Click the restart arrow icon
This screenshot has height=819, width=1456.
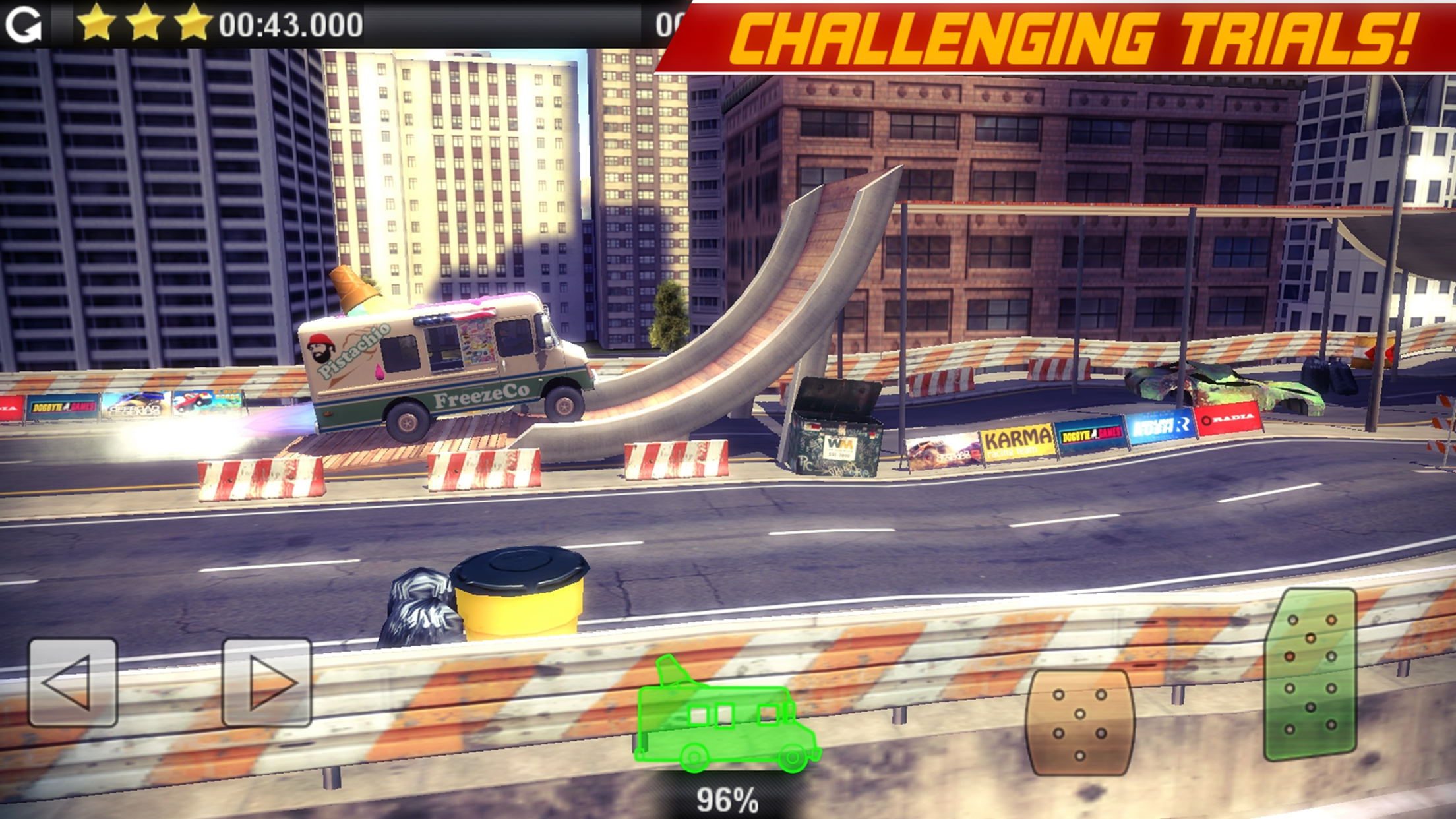(x=24, y=25)
